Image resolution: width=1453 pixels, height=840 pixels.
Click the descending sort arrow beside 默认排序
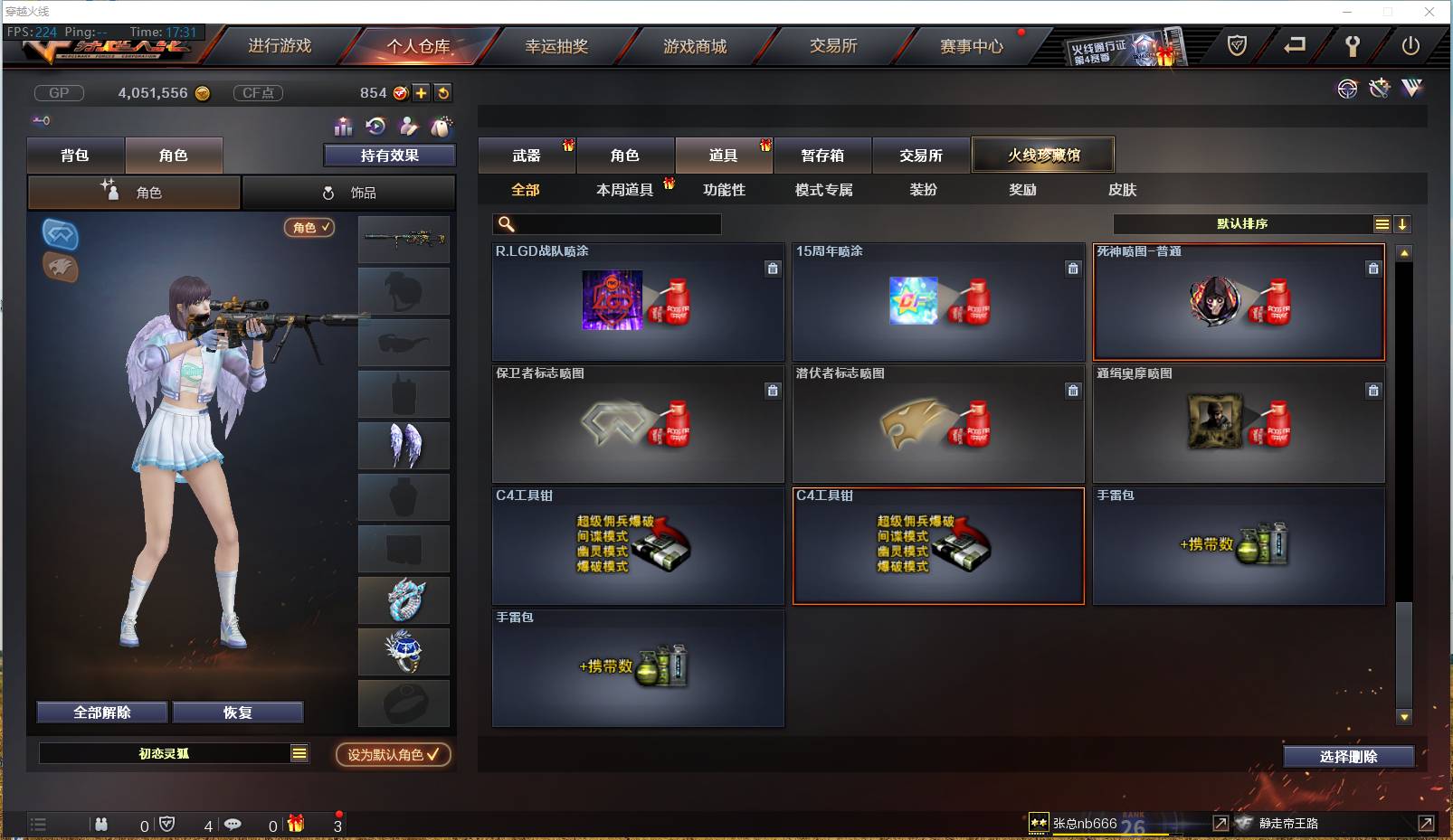(1403, 223)
